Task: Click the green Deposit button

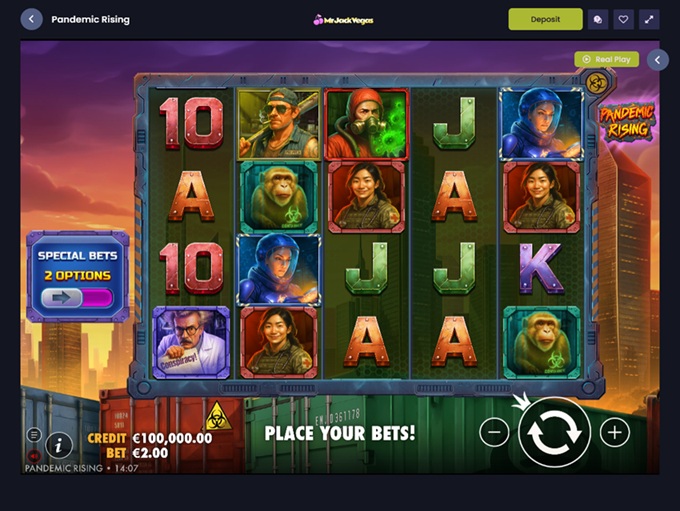Action: click(x=545, y=19)
